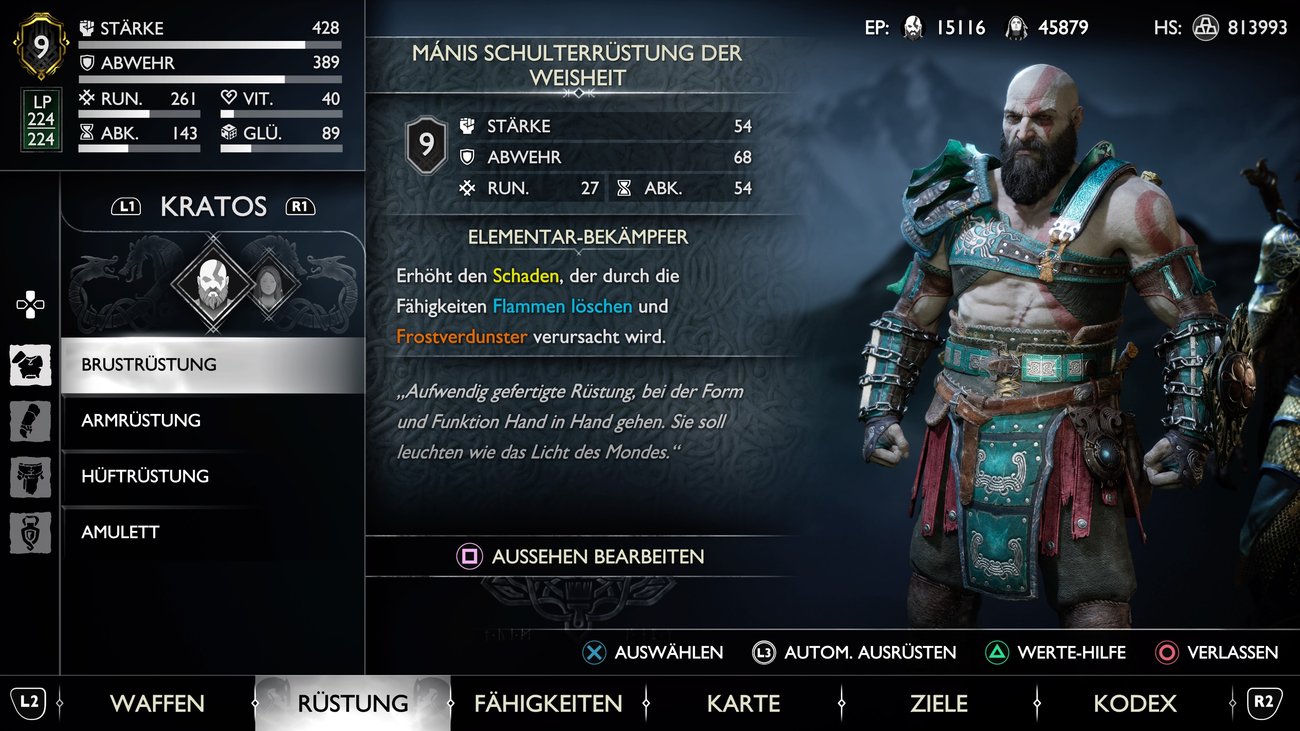
Task: Select the chest armor slot icon
Action: (30, 365)
